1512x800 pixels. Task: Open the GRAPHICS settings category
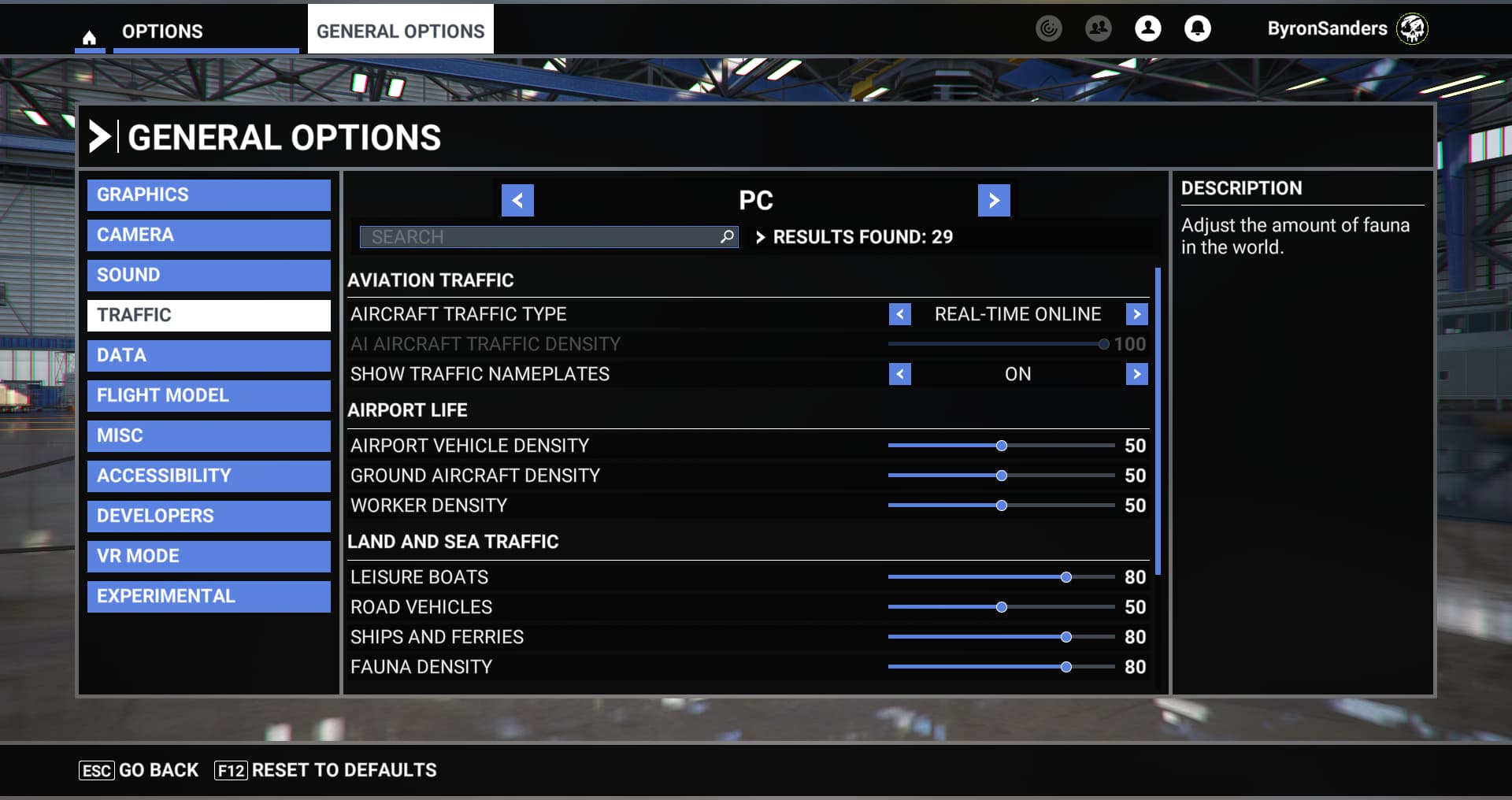pos(208,194)
